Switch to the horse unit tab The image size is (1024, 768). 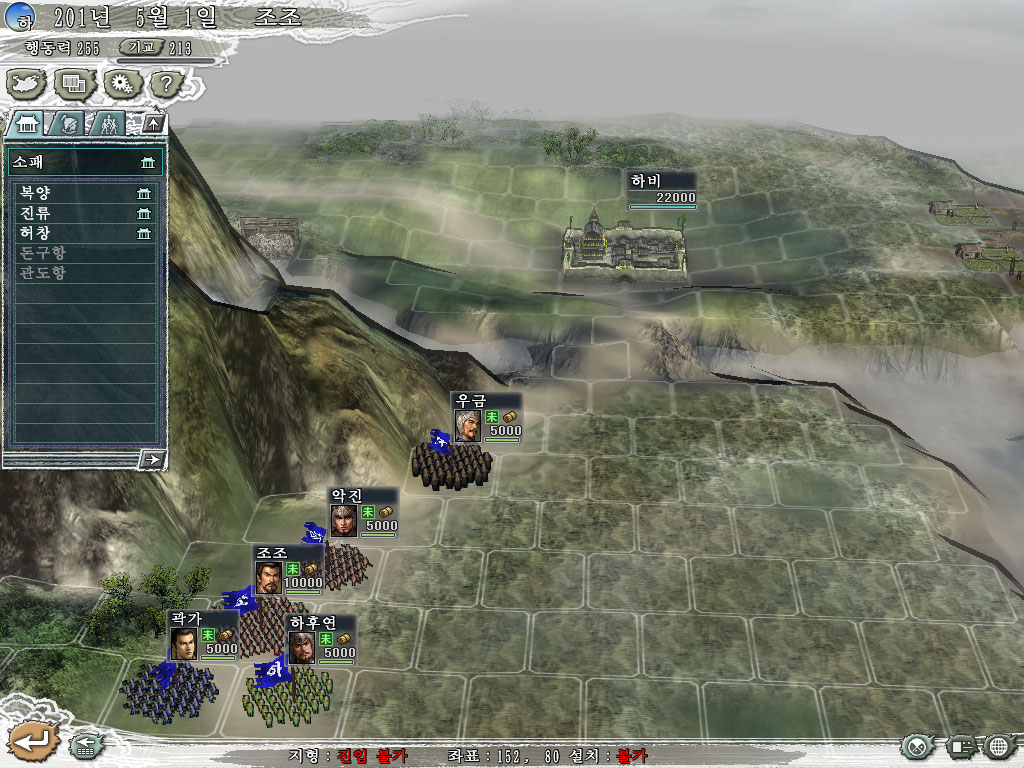coord(69,123)
